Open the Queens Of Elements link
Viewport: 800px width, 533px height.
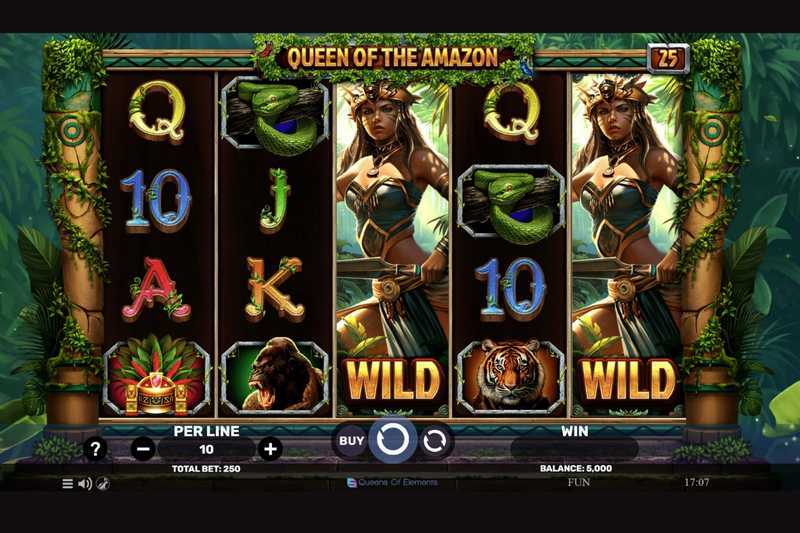click(392, 483)
